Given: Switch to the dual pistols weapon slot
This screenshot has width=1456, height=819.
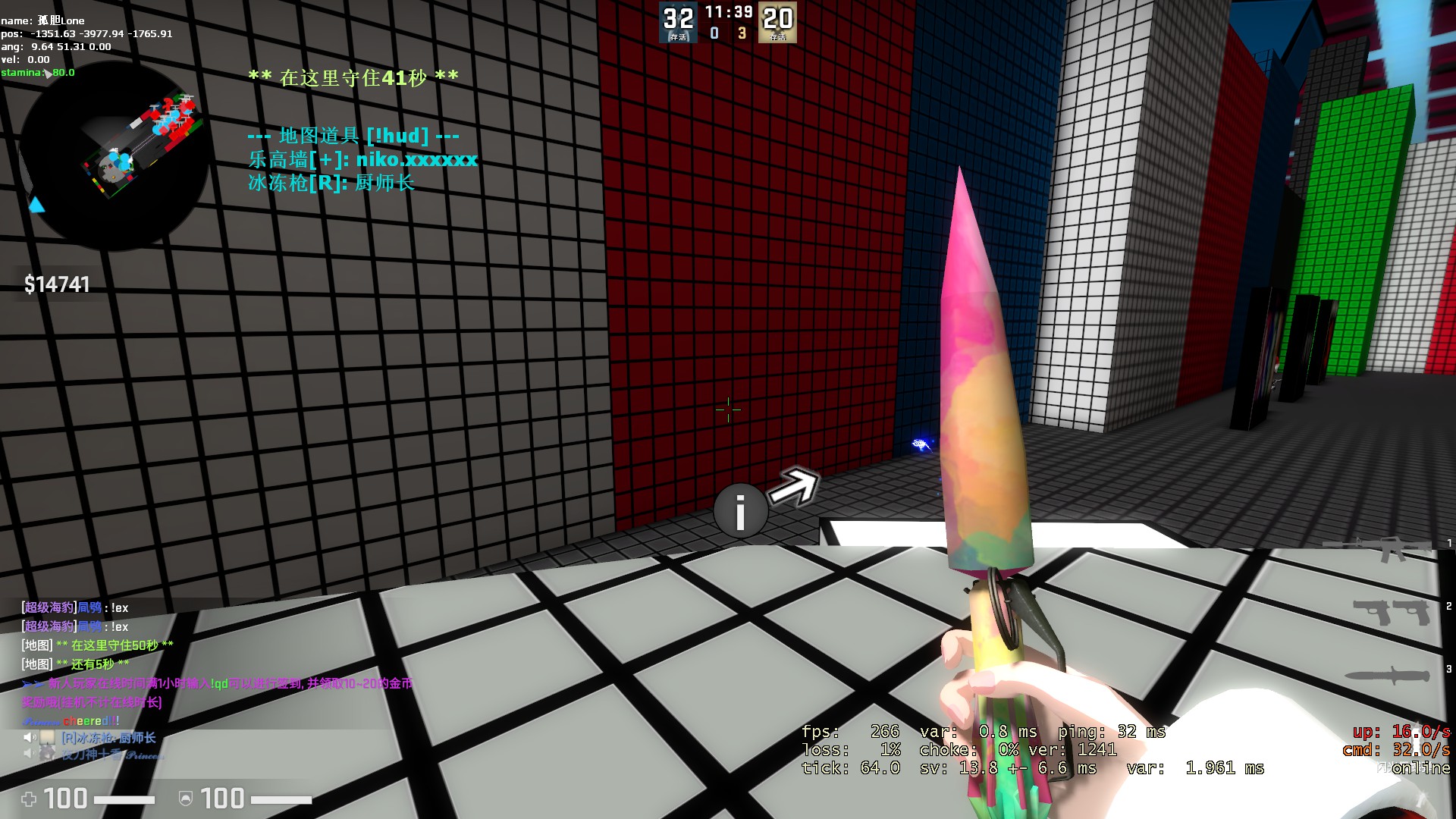Looking at the screenshot, I should [1391, 611].
